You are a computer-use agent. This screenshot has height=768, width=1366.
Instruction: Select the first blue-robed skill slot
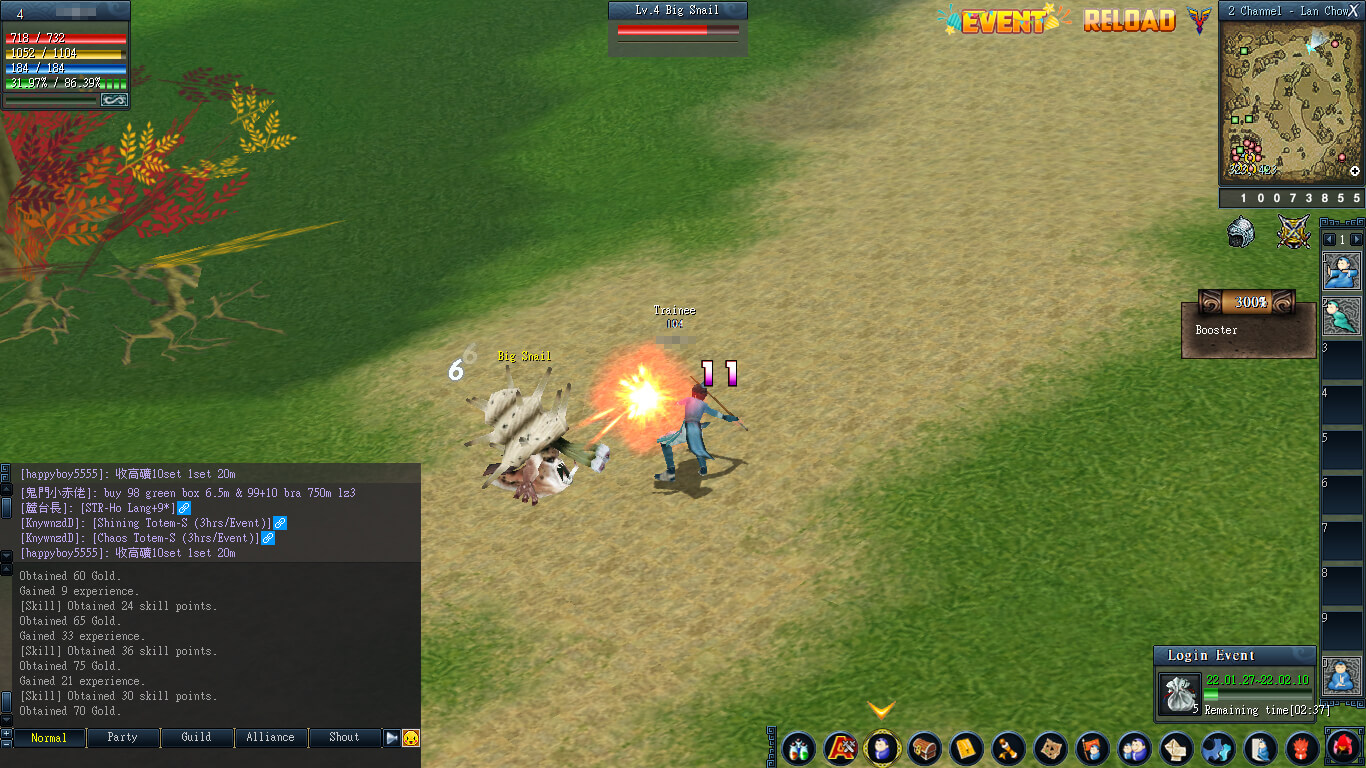pyautogui.click(x=1341, y=271)
